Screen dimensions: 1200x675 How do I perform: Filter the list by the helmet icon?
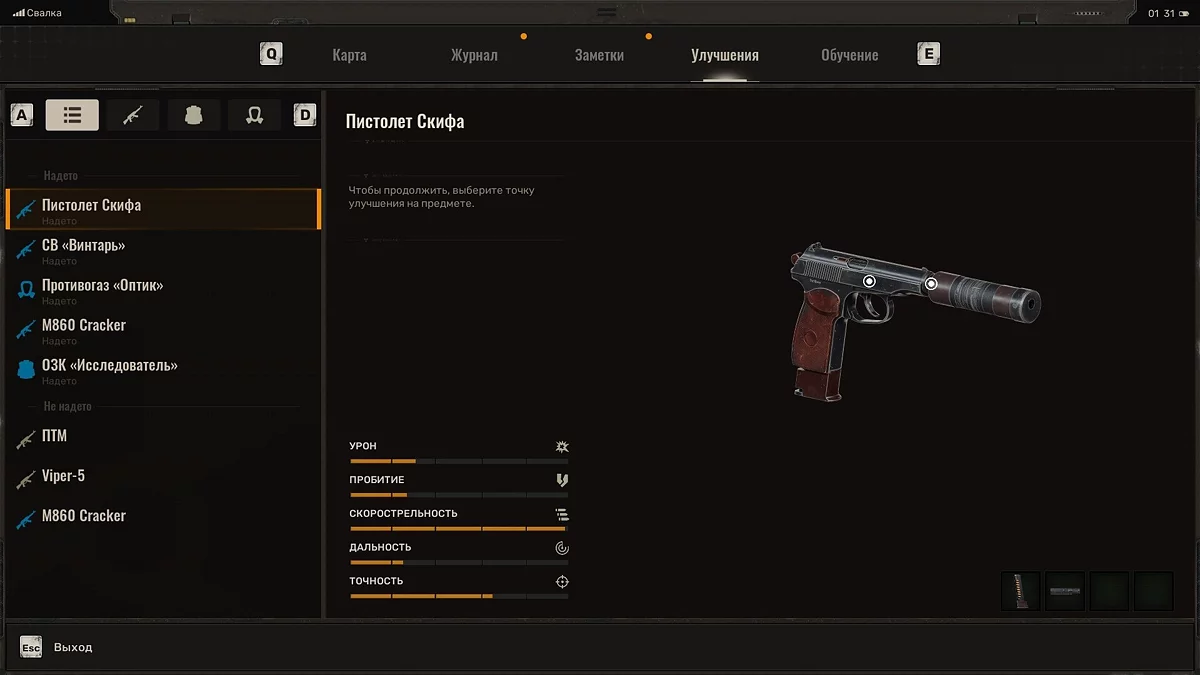point(254,115)
